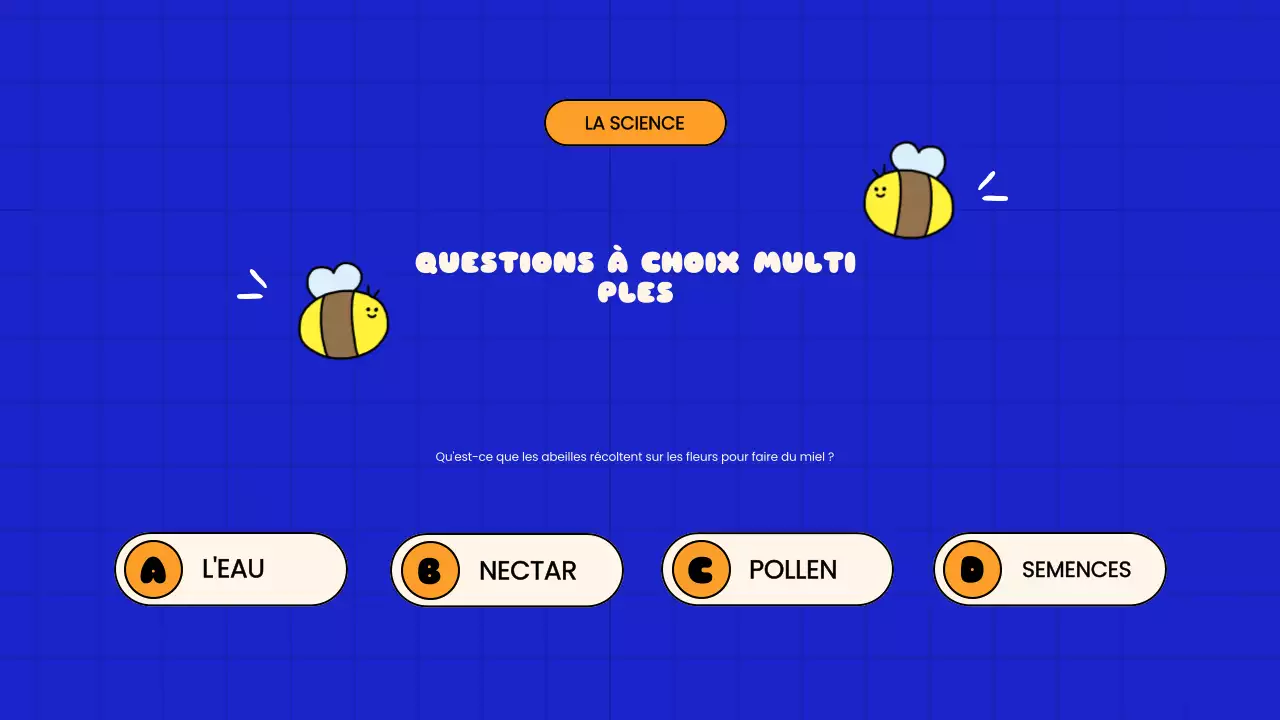Click the bee illustration in the upper right
Image resolution: width=1280 pixels, height=720 pixels.
coord(908,193)
